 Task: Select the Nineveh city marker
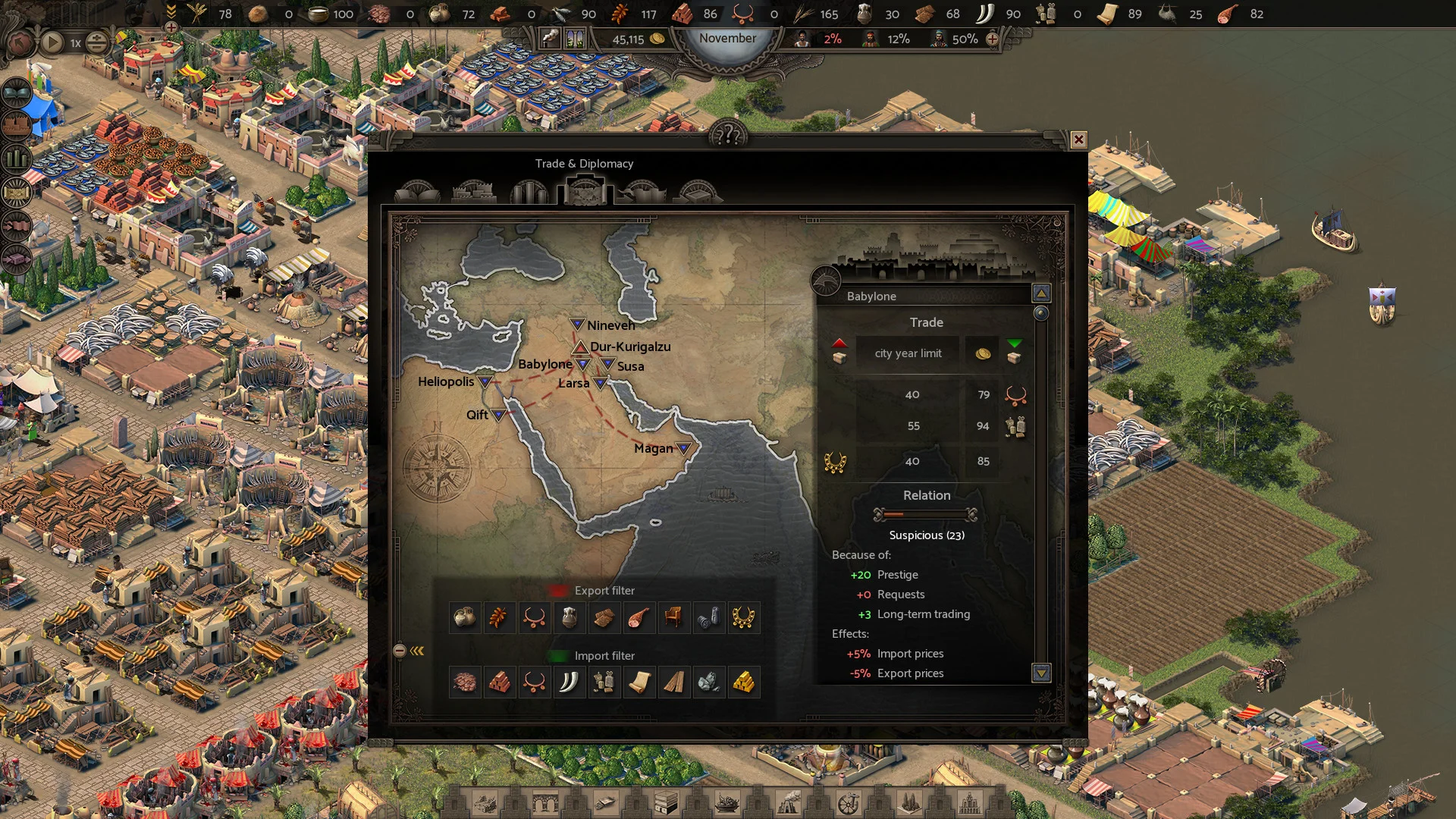click(577, 325)
